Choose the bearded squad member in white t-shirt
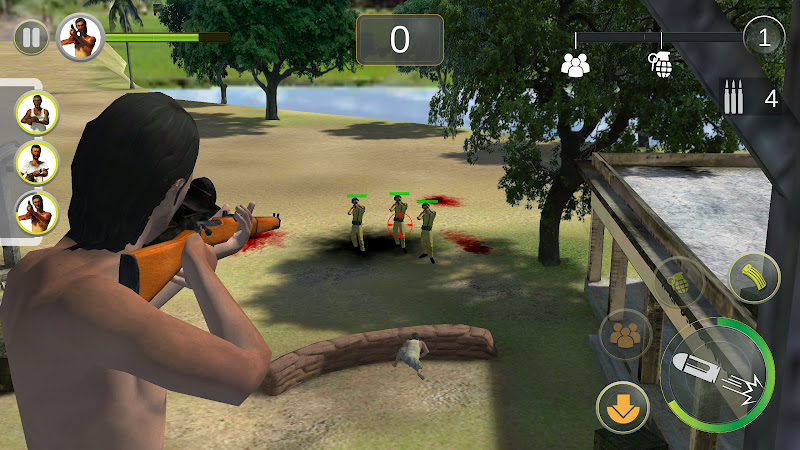The image size is (800, 450). [38, 161]
